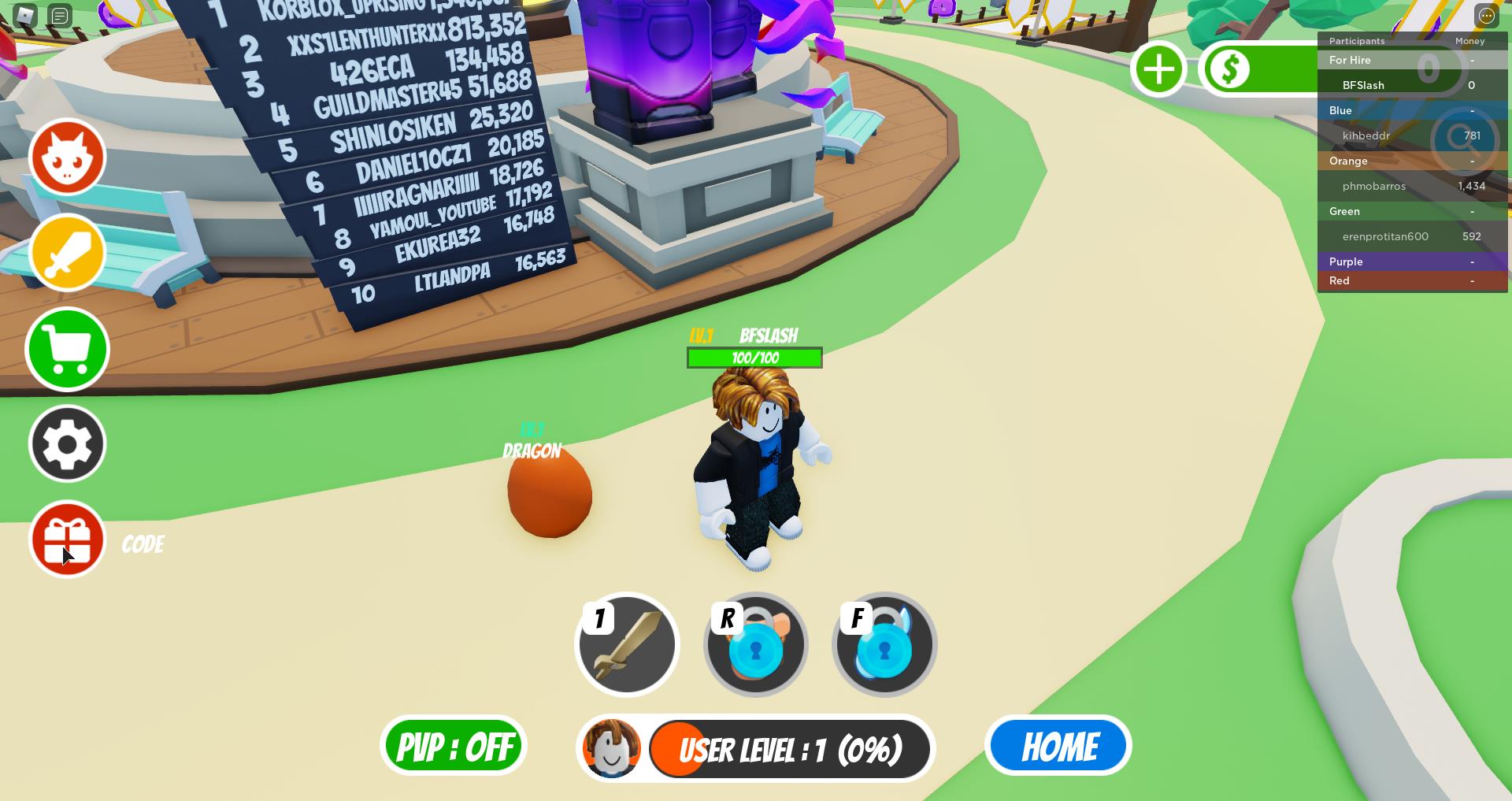This screenshot has height=801, width=1512.
Task: Toggle PVP from OFF to ON
Action: tap(453, 745)
